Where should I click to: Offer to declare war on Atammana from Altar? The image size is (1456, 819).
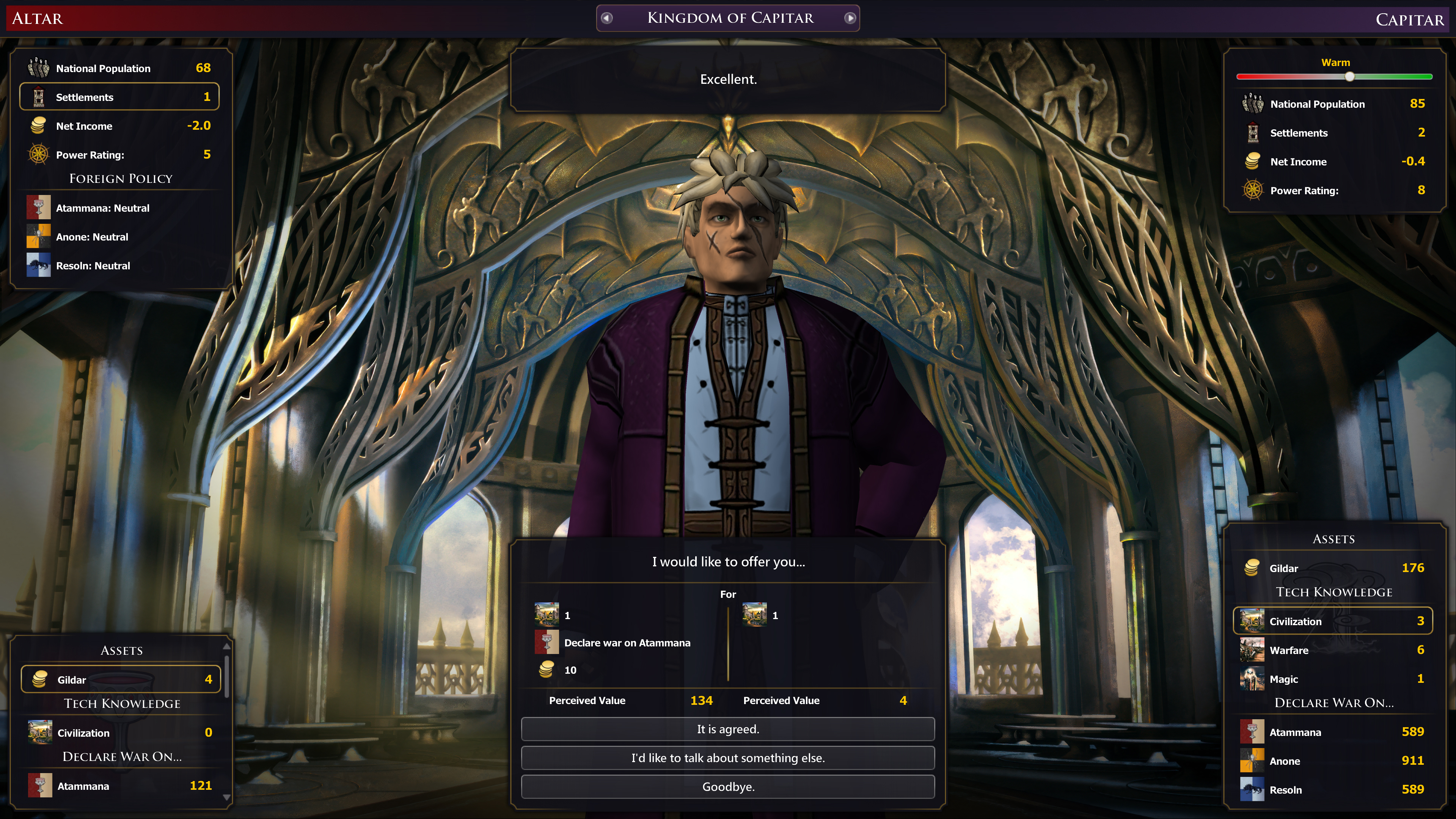(x=121, y=786)
